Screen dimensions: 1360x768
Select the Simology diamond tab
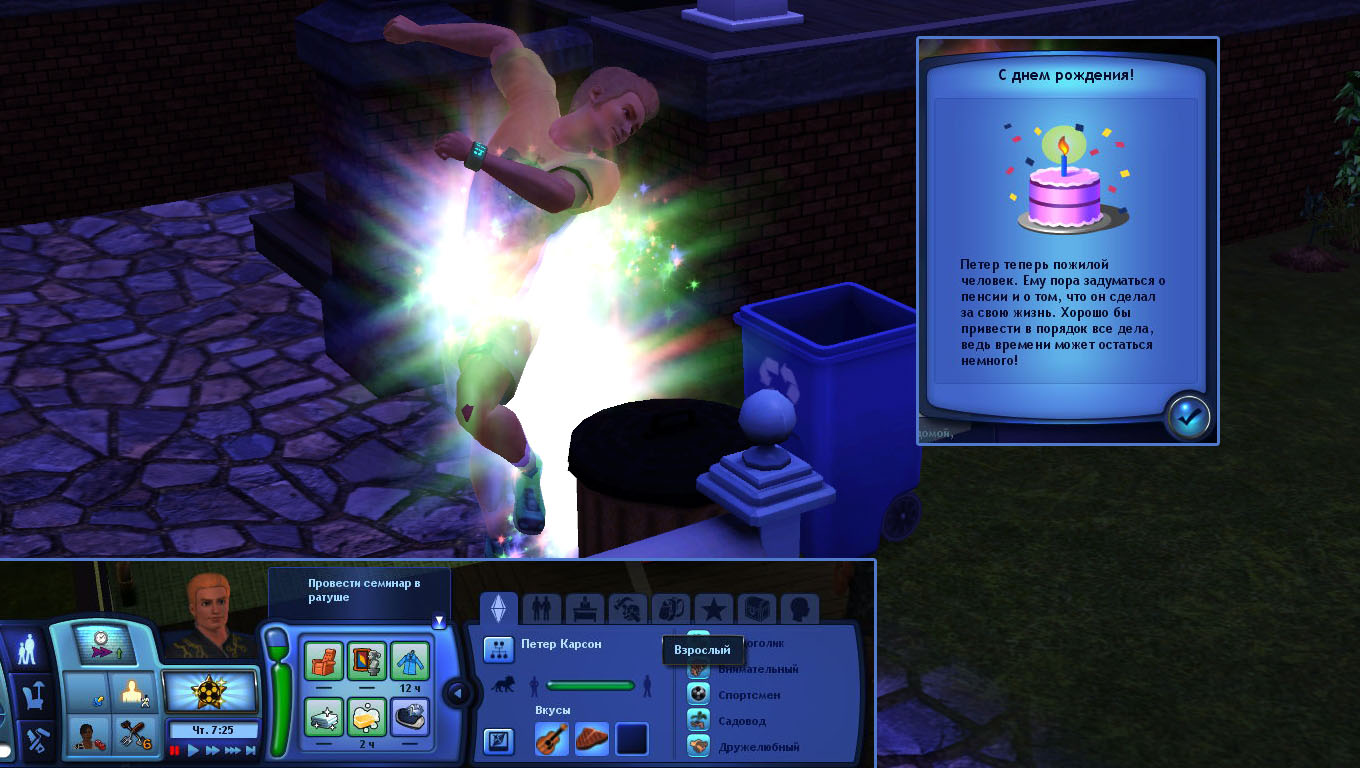pos(498,608)
